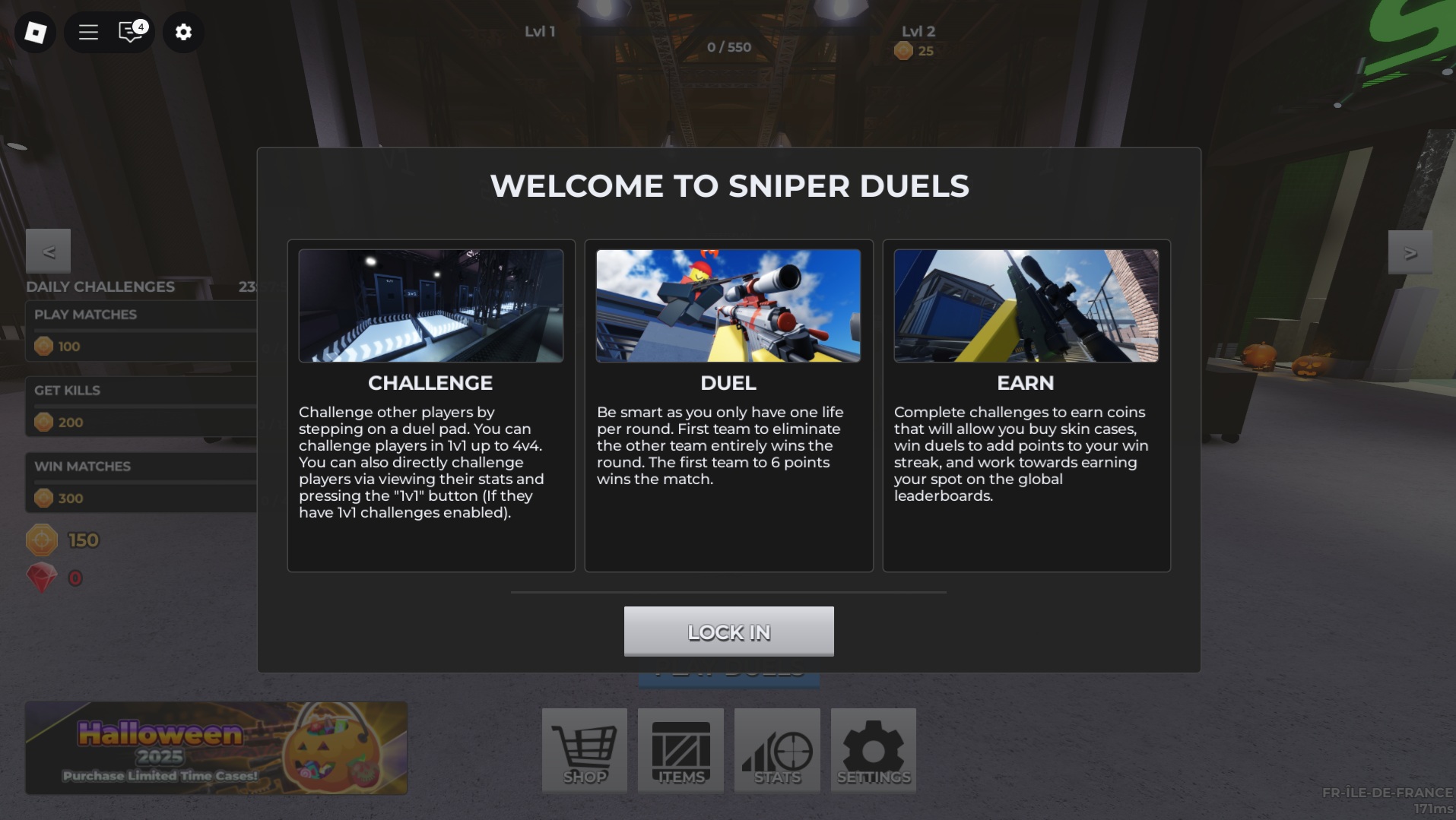Screen dimensions: 1456x820
Task: Open the hamburger list menu
Action: 88,32
